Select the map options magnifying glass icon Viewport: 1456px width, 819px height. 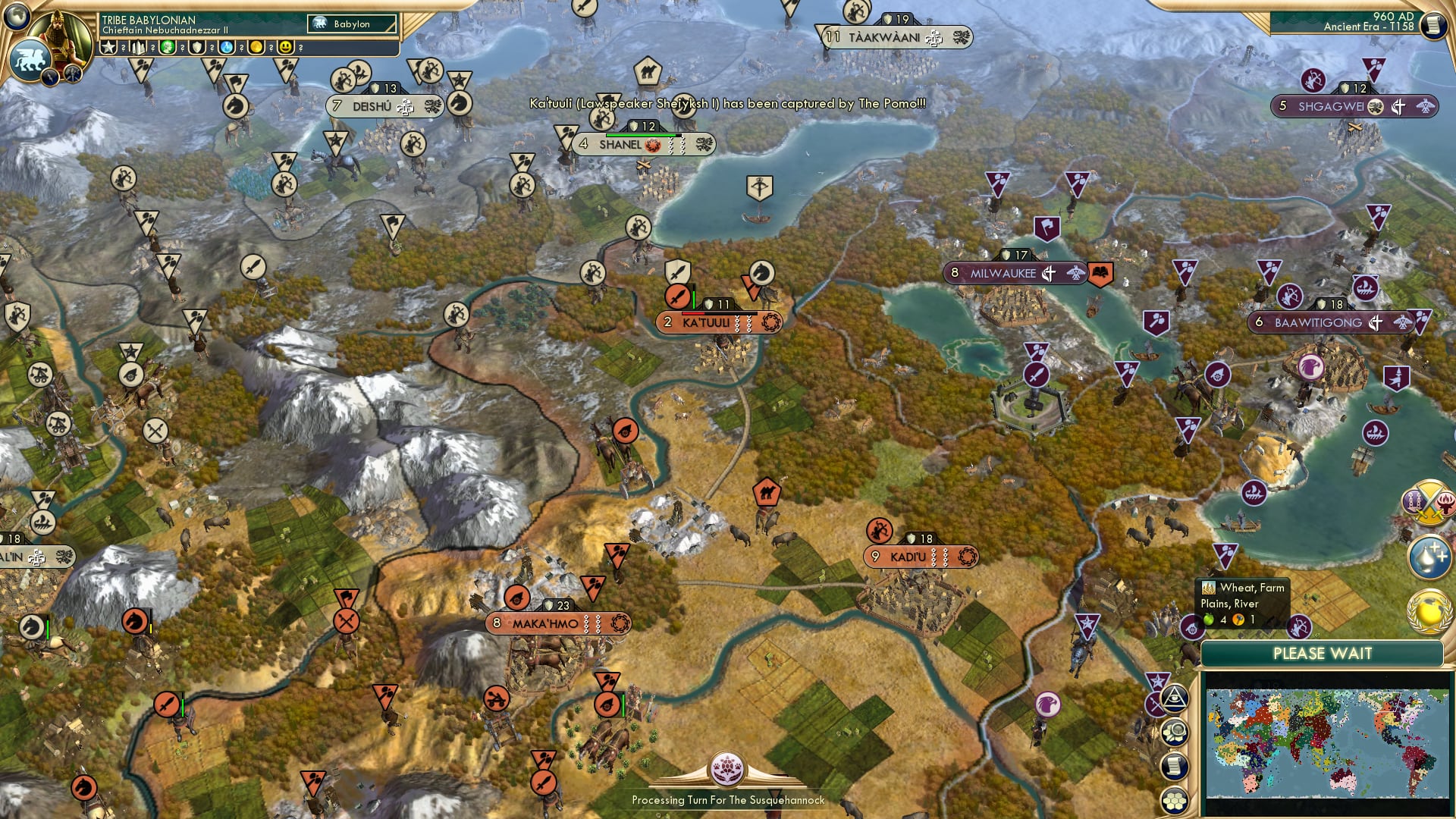click(x=1175, y=730)
